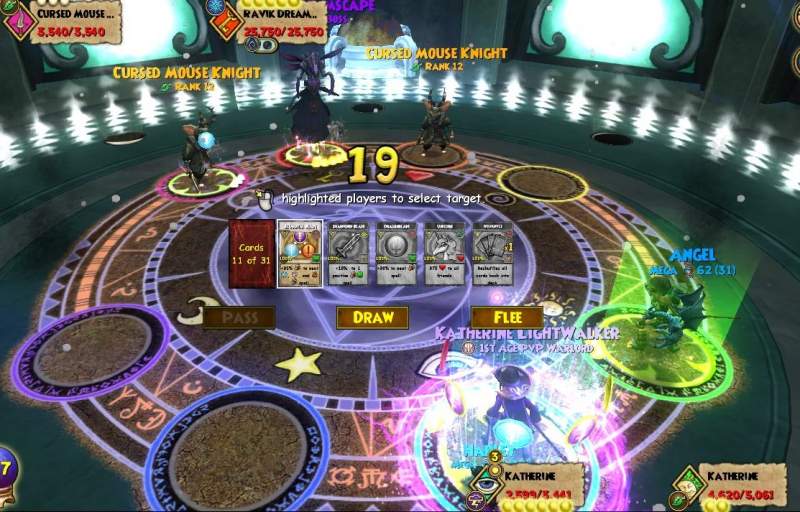
Task: Select the highlighted three-orb blade card
Action: [300, 254]
